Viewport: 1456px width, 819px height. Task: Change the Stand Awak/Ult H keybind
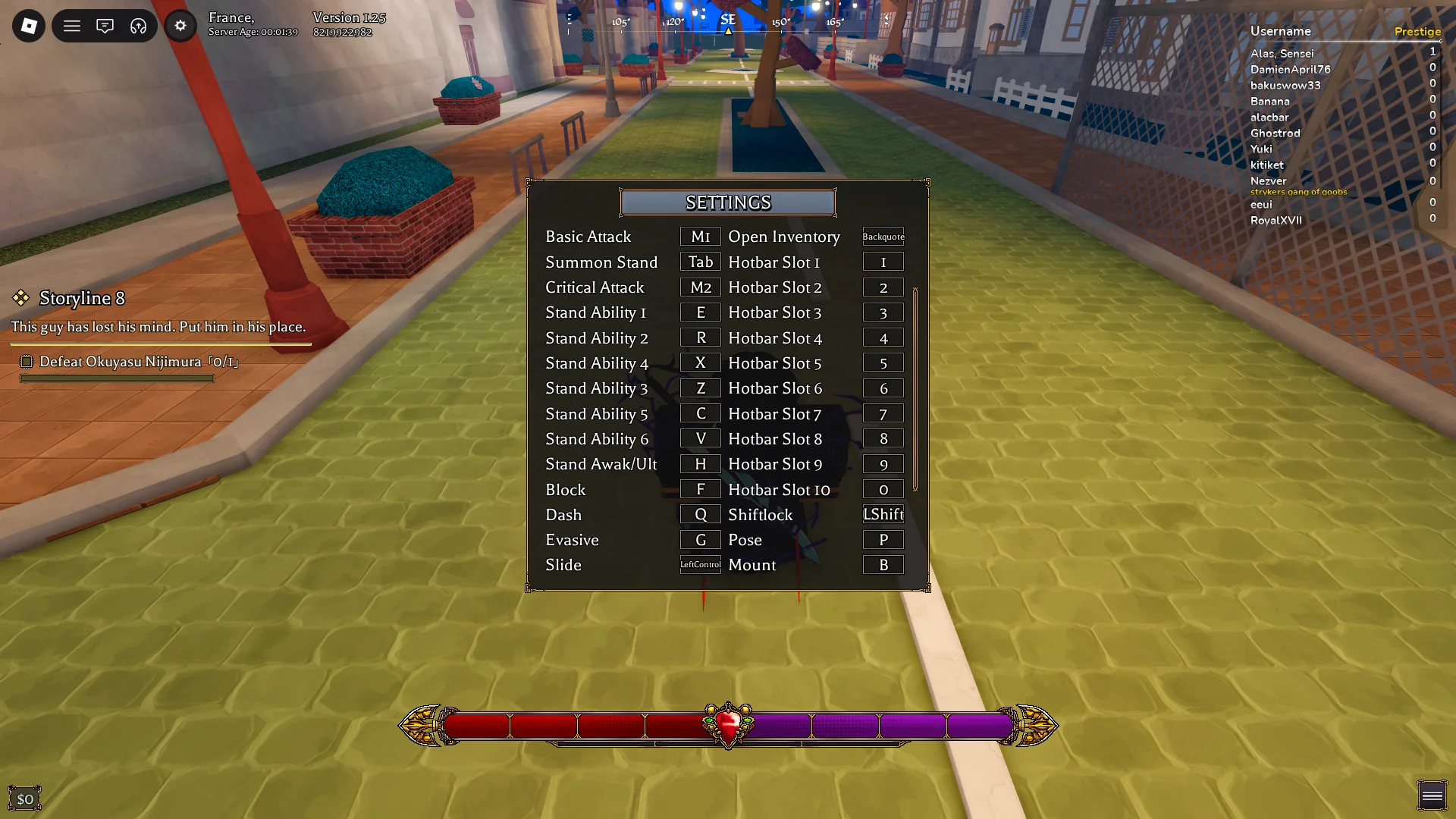coord(700,463)
